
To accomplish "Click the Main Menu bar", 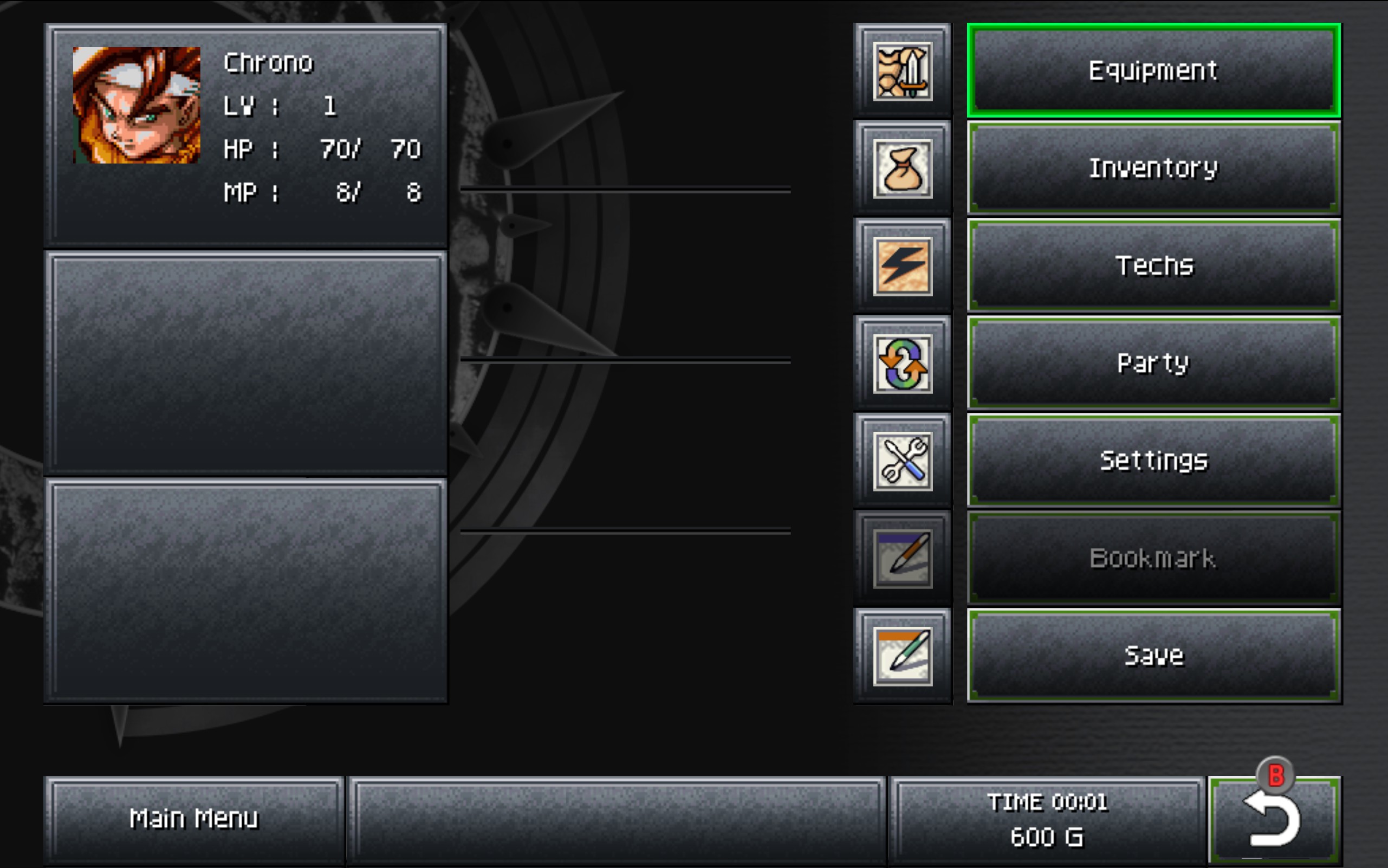I will (x=195, y=818).
